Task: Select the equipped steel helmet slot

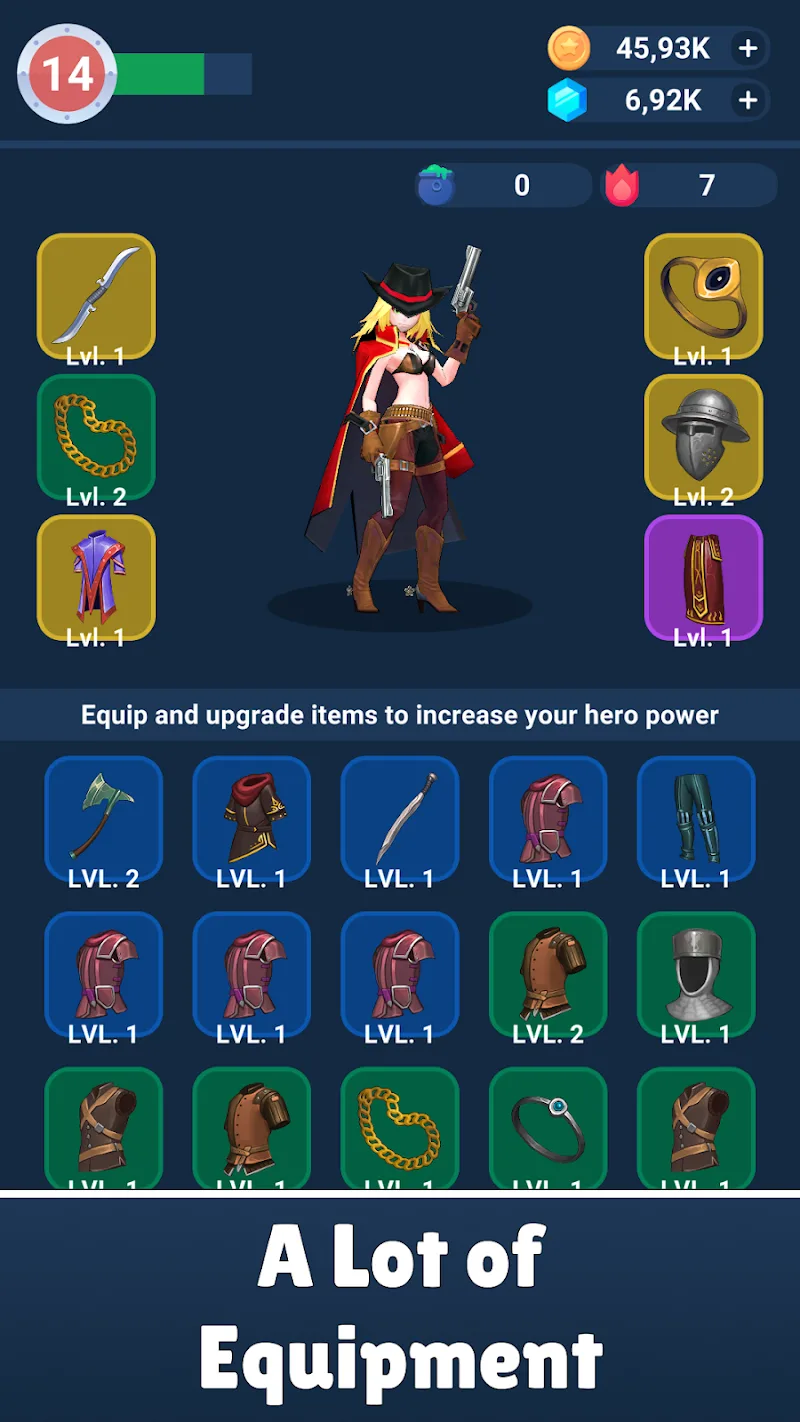Action: (x=703, y=437)
